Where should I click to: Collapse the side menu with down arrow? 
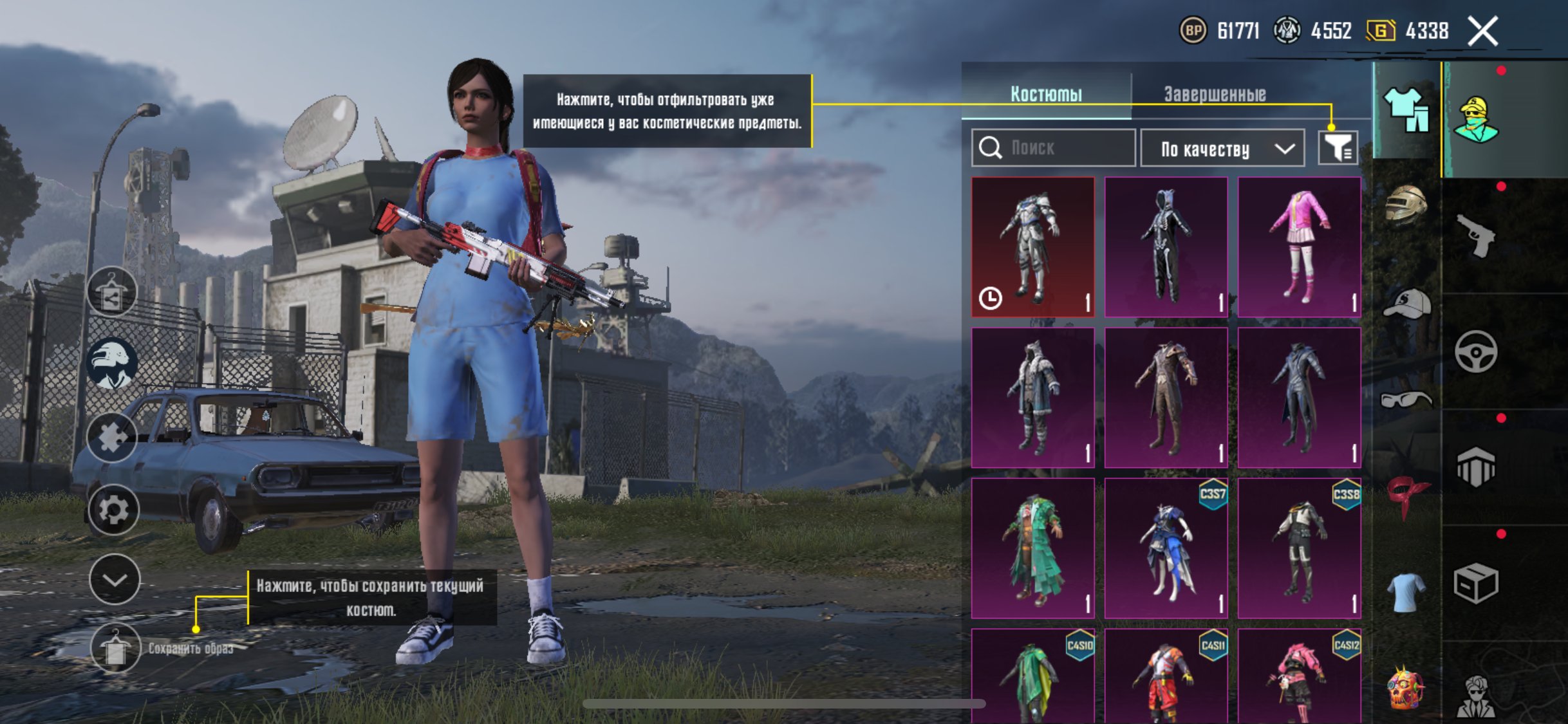(115, 580)
